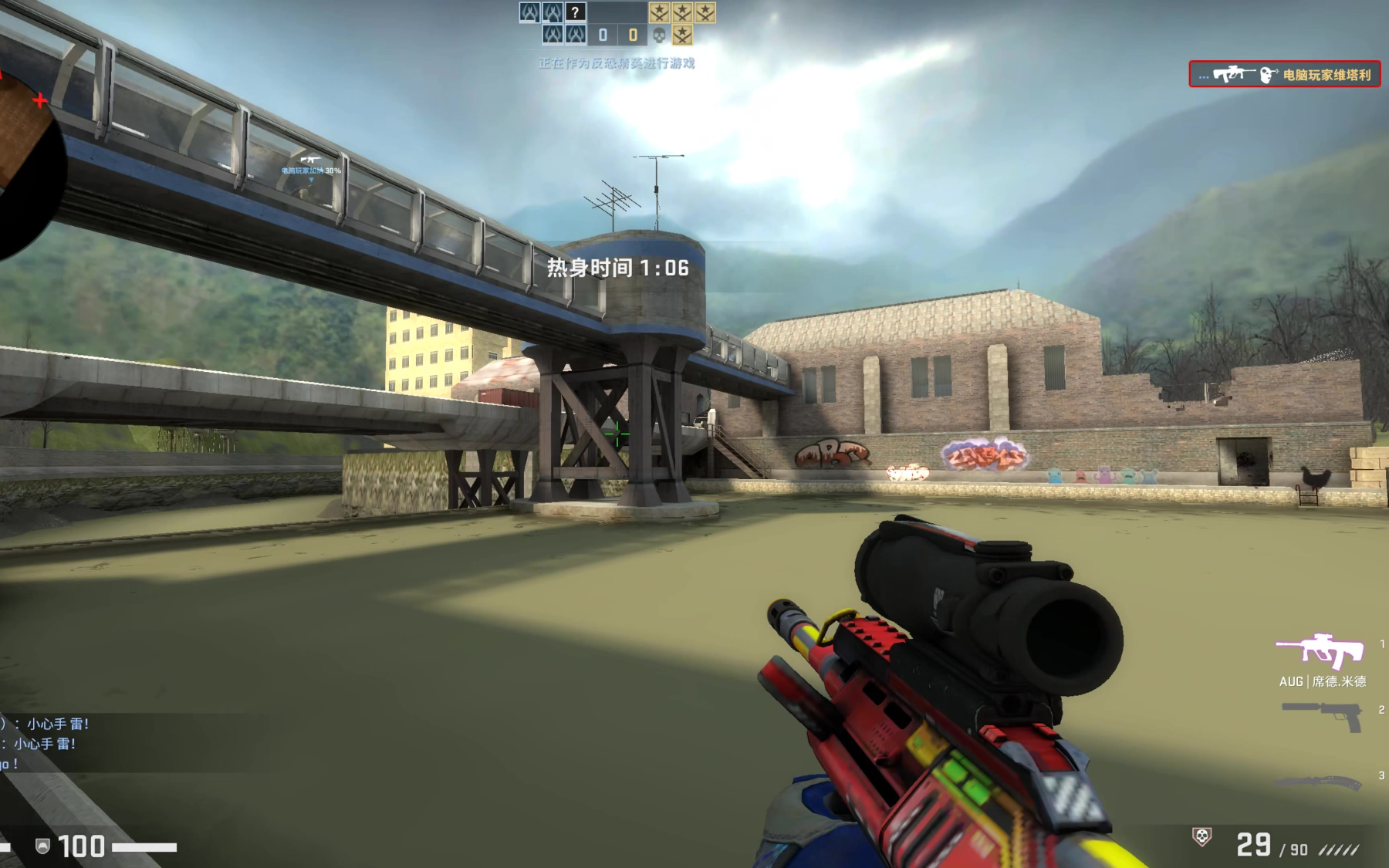Image resolution: width=1389 pixels, height=868 pixels.
Task: Click the AUG rifle icon in the kill feed
Action: 1235,74
